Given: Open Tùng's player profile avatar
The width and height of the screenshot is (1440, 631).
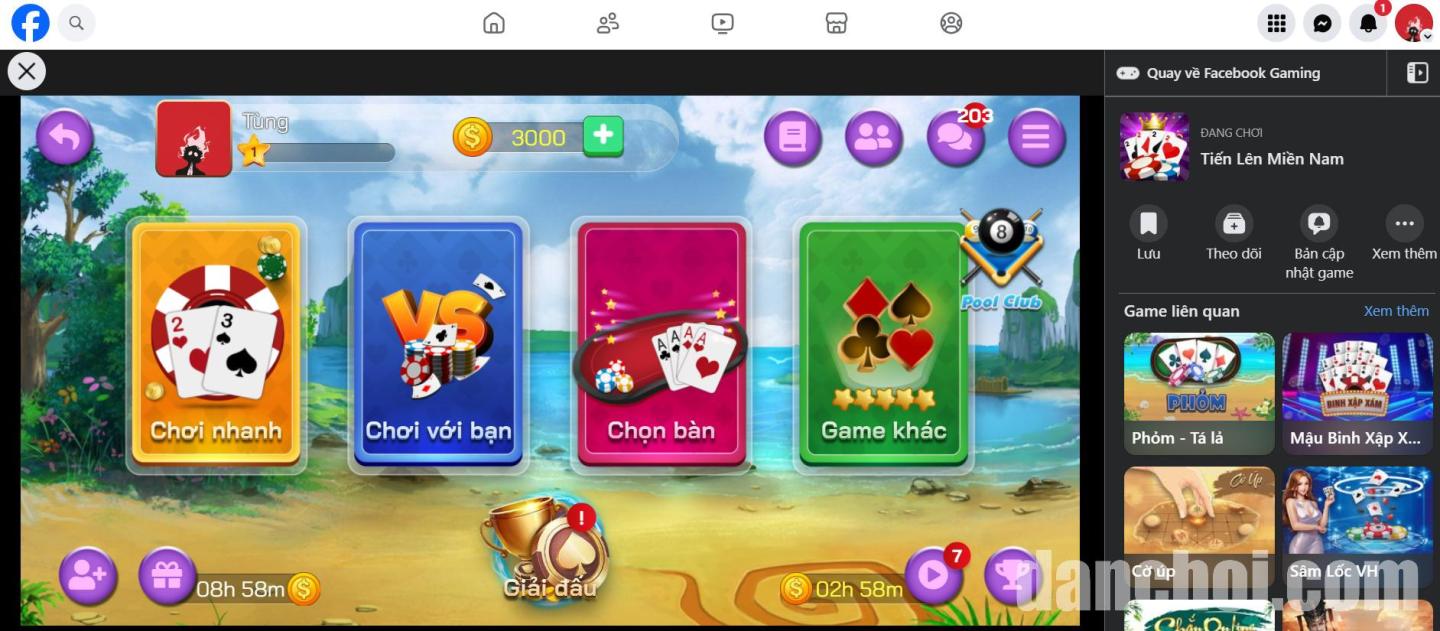Looking at the screenshot, I should 194,139.
